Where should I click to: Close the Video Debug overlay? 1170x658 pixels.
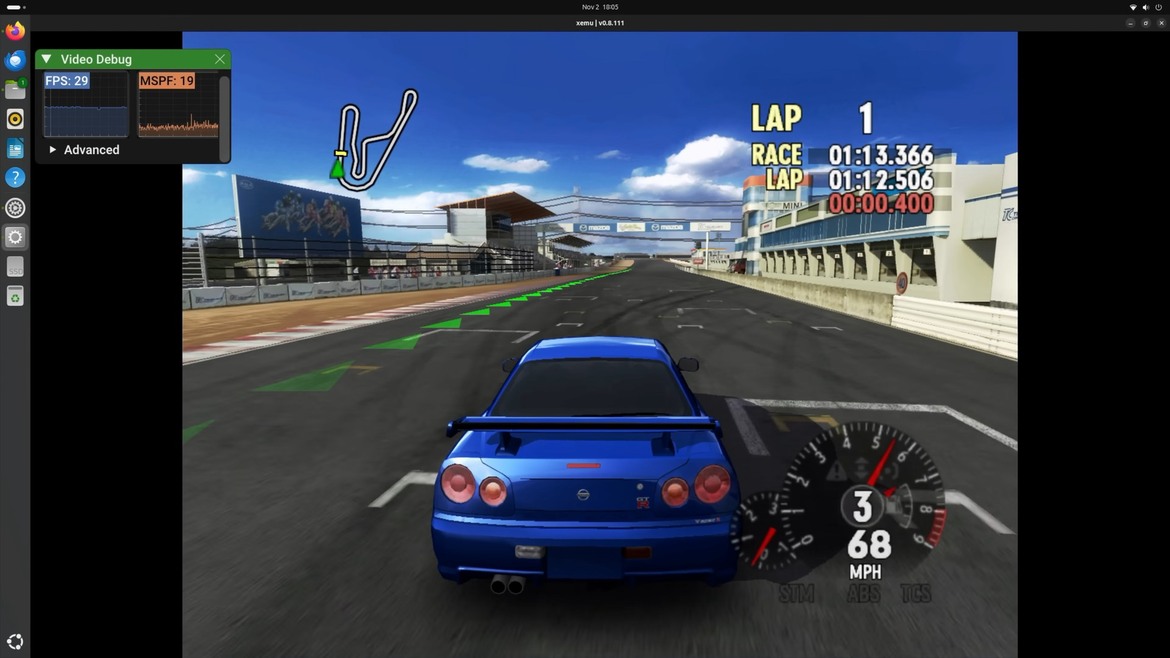tap(220, 59)
